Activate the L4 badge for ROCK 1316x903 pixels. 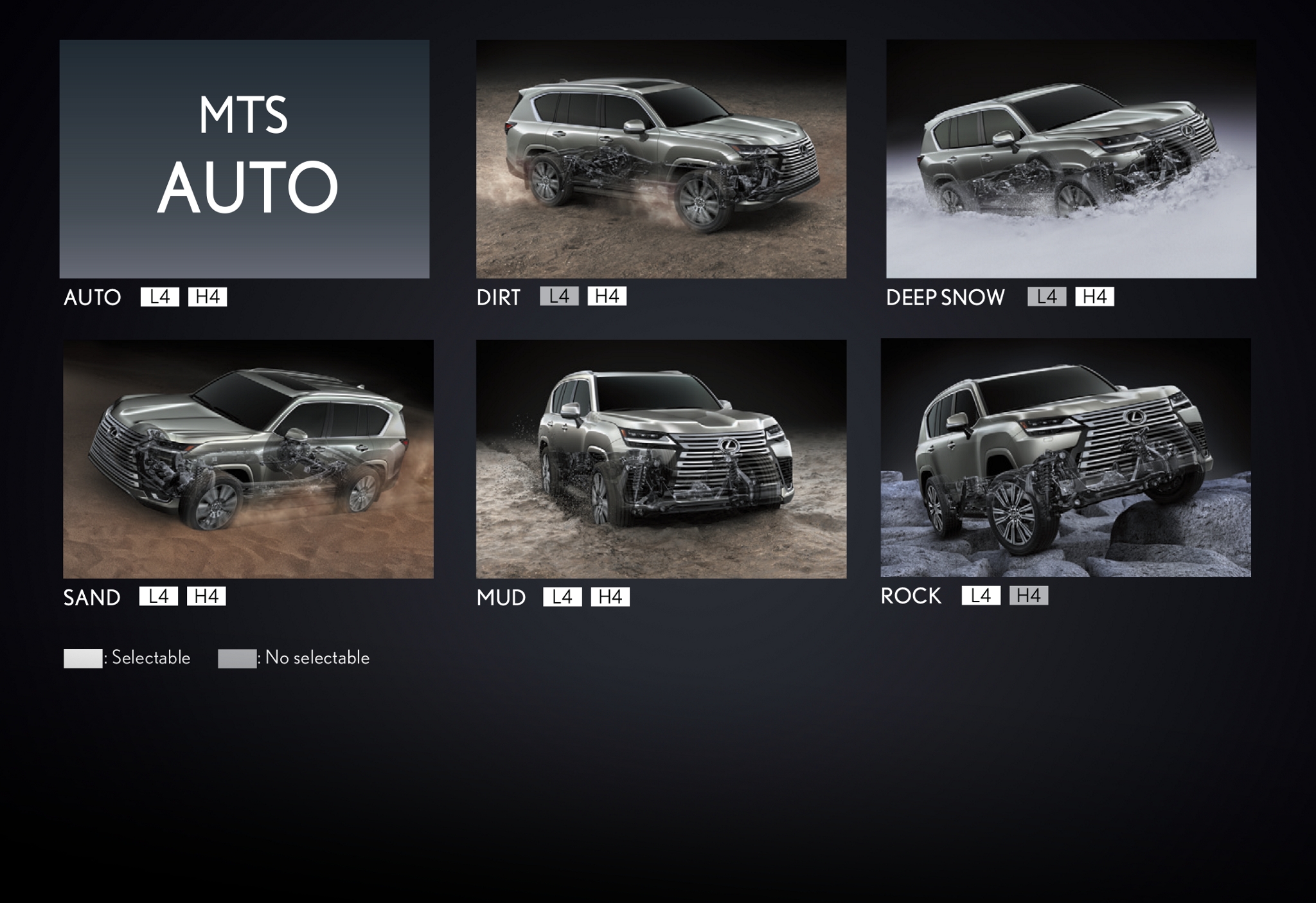[981, 596]
